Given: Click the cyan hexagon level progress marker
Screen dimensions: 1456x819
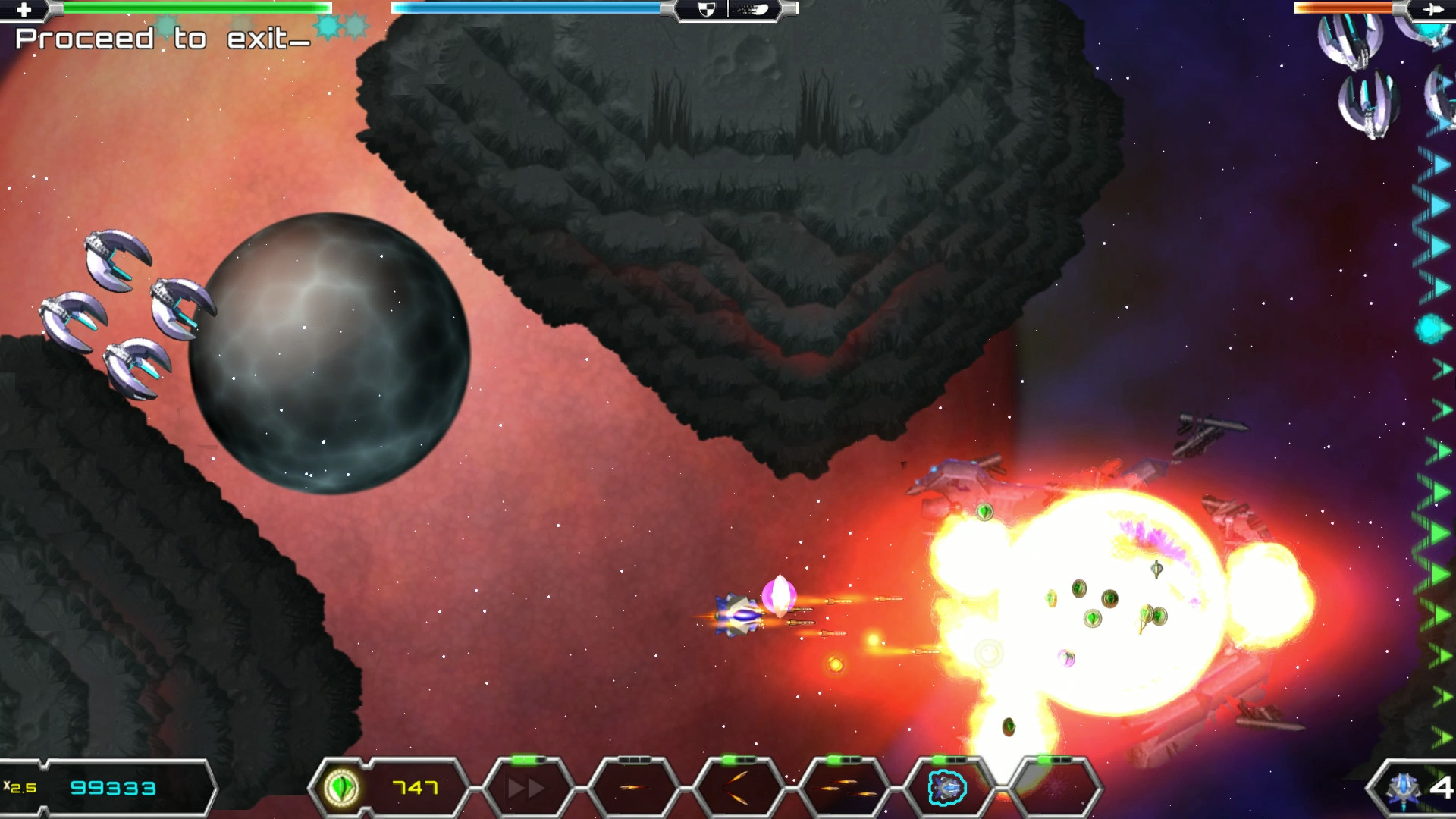Looking at the screenshot, I should (x=1430, y=329).
